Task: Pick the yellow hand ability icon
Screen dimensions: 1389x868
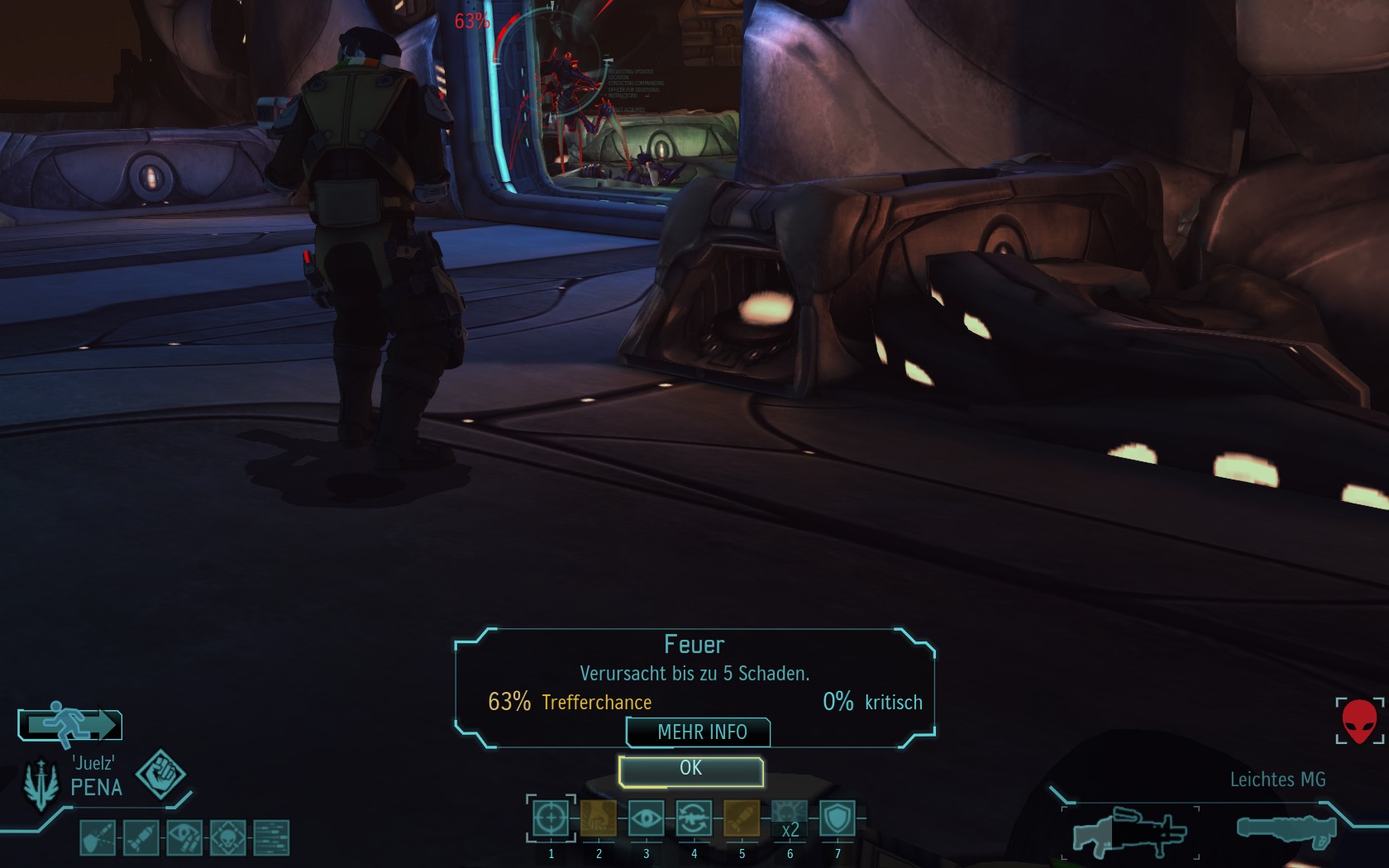Action: pyautogui.click(x=599, y=818)
